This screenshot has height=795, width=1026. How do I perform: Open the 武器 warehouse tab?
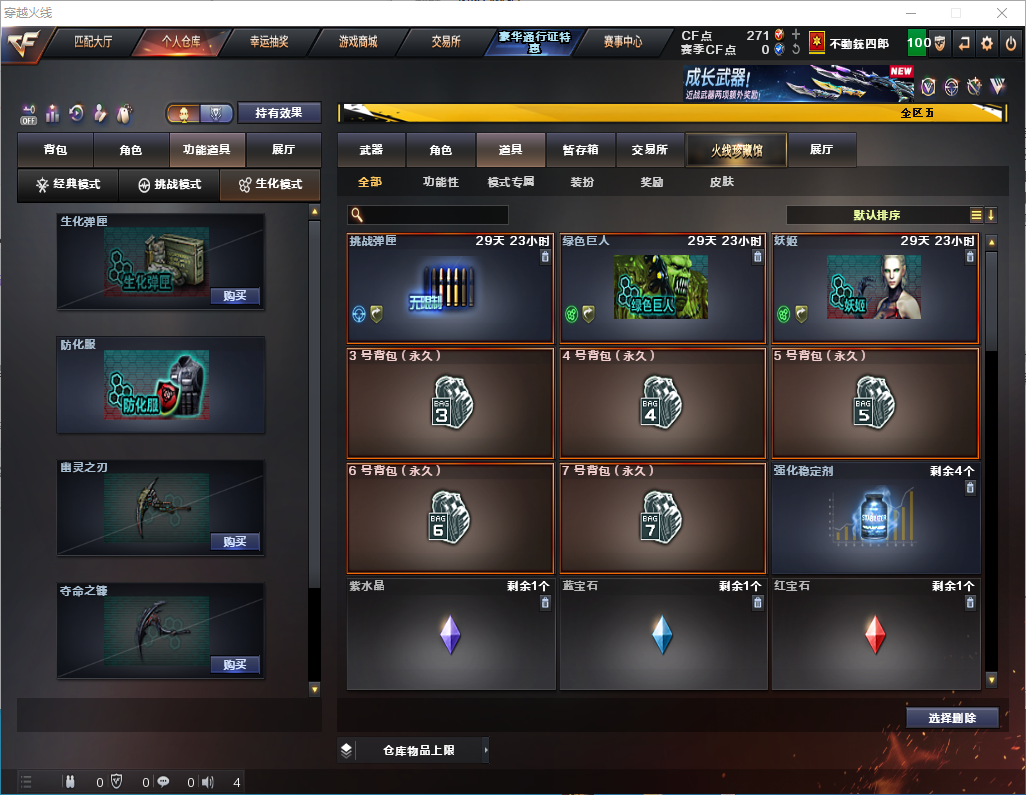(x=371, y=150)
